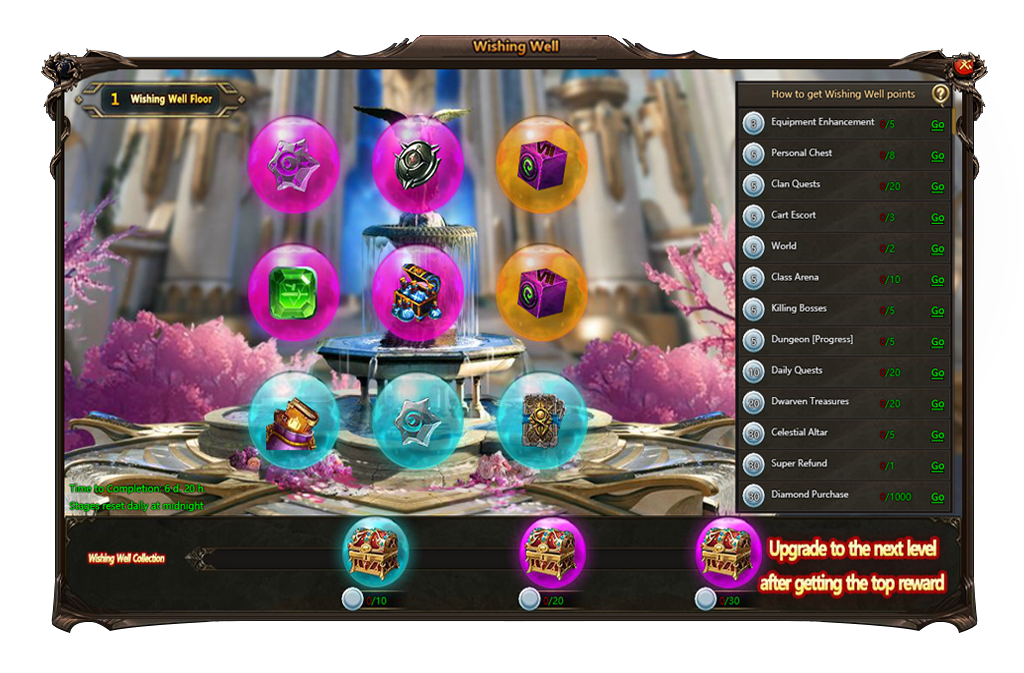Go to Clan Quests
Viewport: 1024px width, 673px height.
click(x=937, y=187)
